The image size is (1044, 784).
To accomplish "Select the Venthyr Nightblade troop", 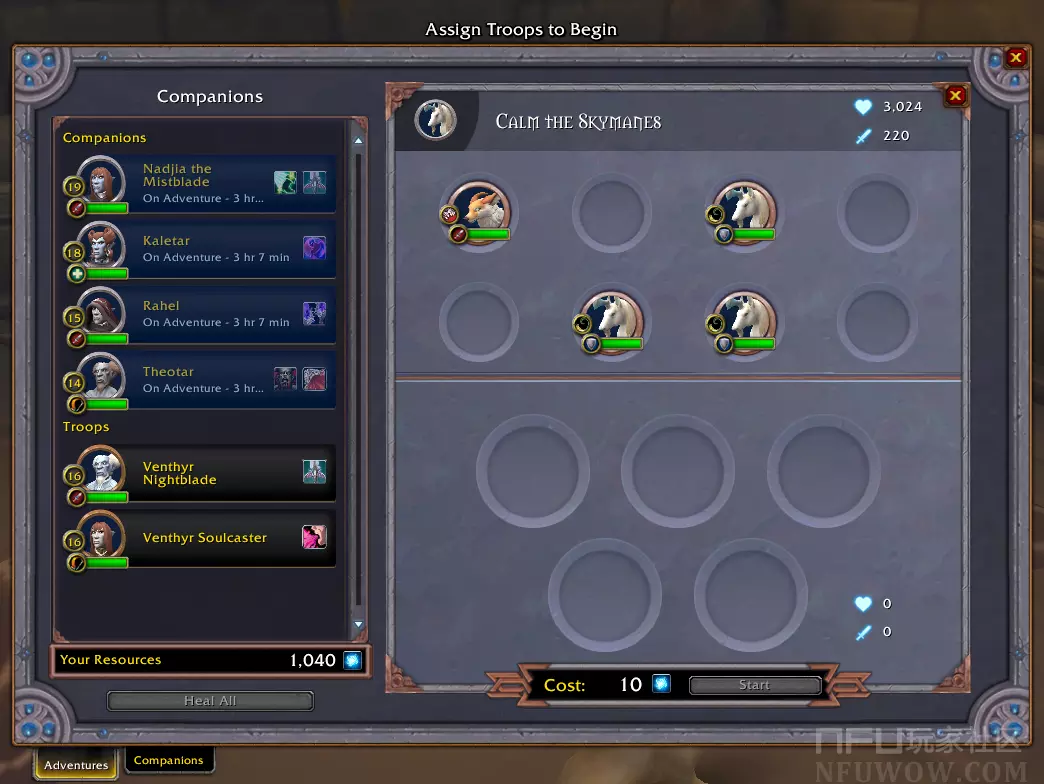I will coord(200,473).
